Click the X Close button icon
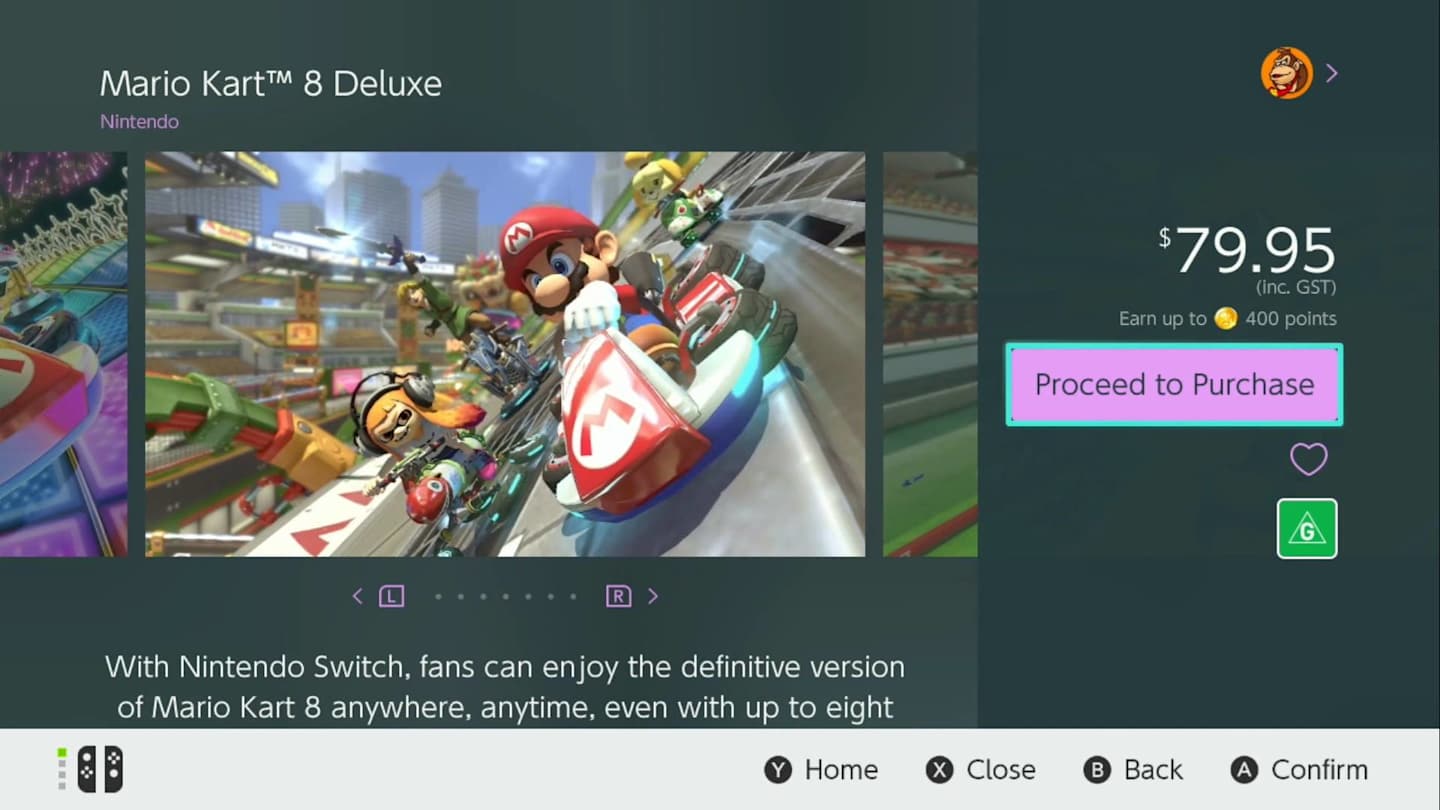This screenshot has width=1440, height=810. pyautogui.click(x=936, y=770)
